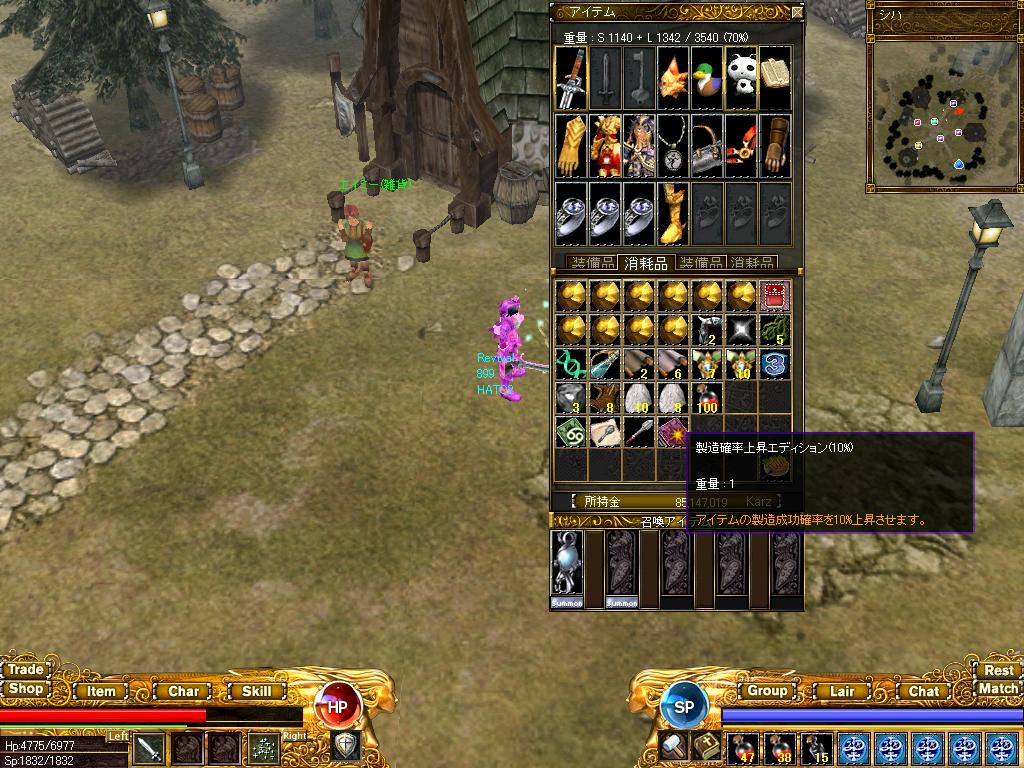
Task: Select the bomb stack of 100
Action: click(x=708, y=397)
